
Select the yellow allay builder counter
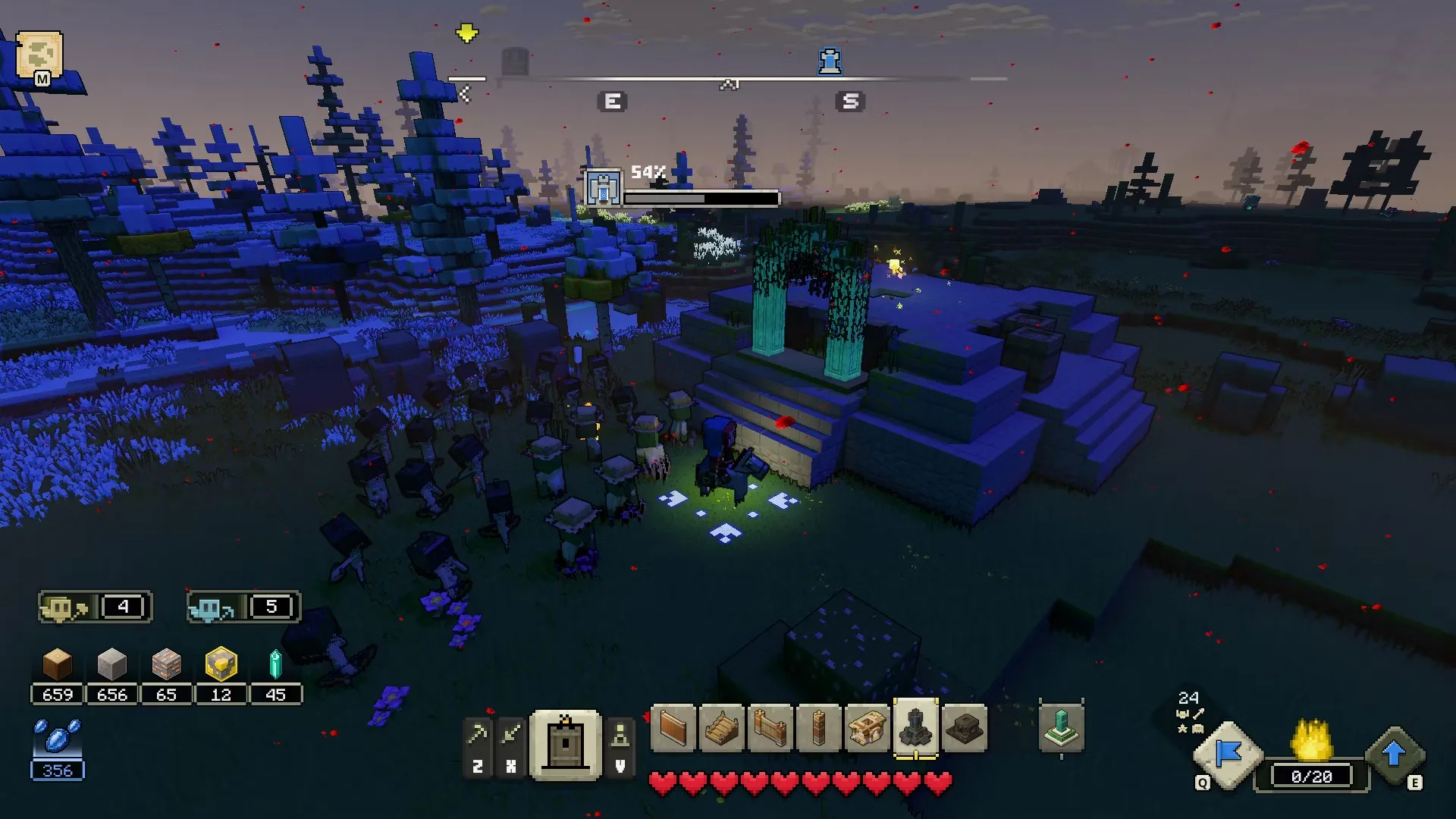point(94,607)
